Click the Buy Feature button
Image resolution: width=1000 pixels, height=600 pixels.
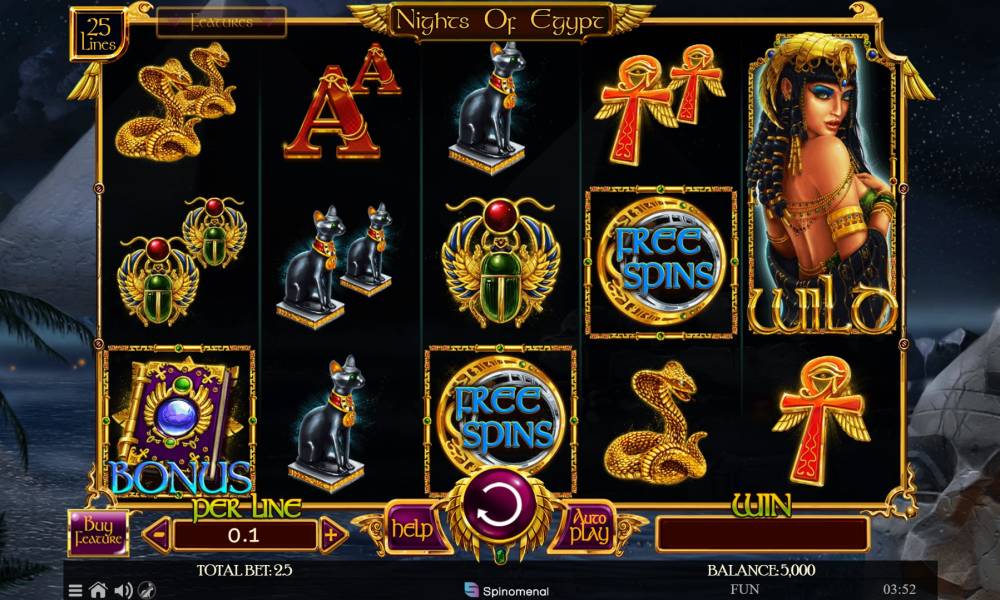pyautogui.click(x=99, y=533)
